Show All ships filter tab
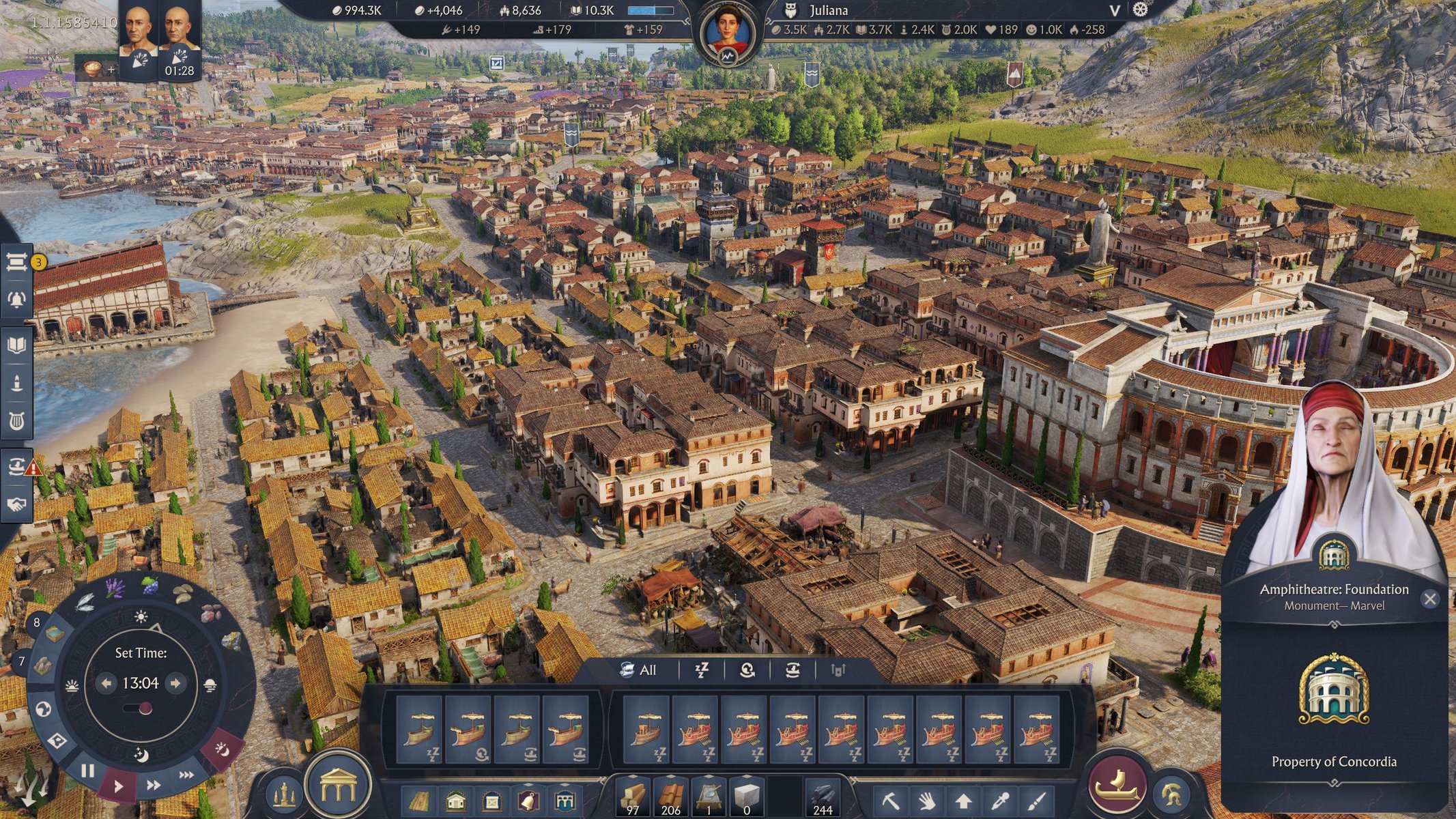The height and width of the screenshot is (819, 1456). tap(638, 670)
